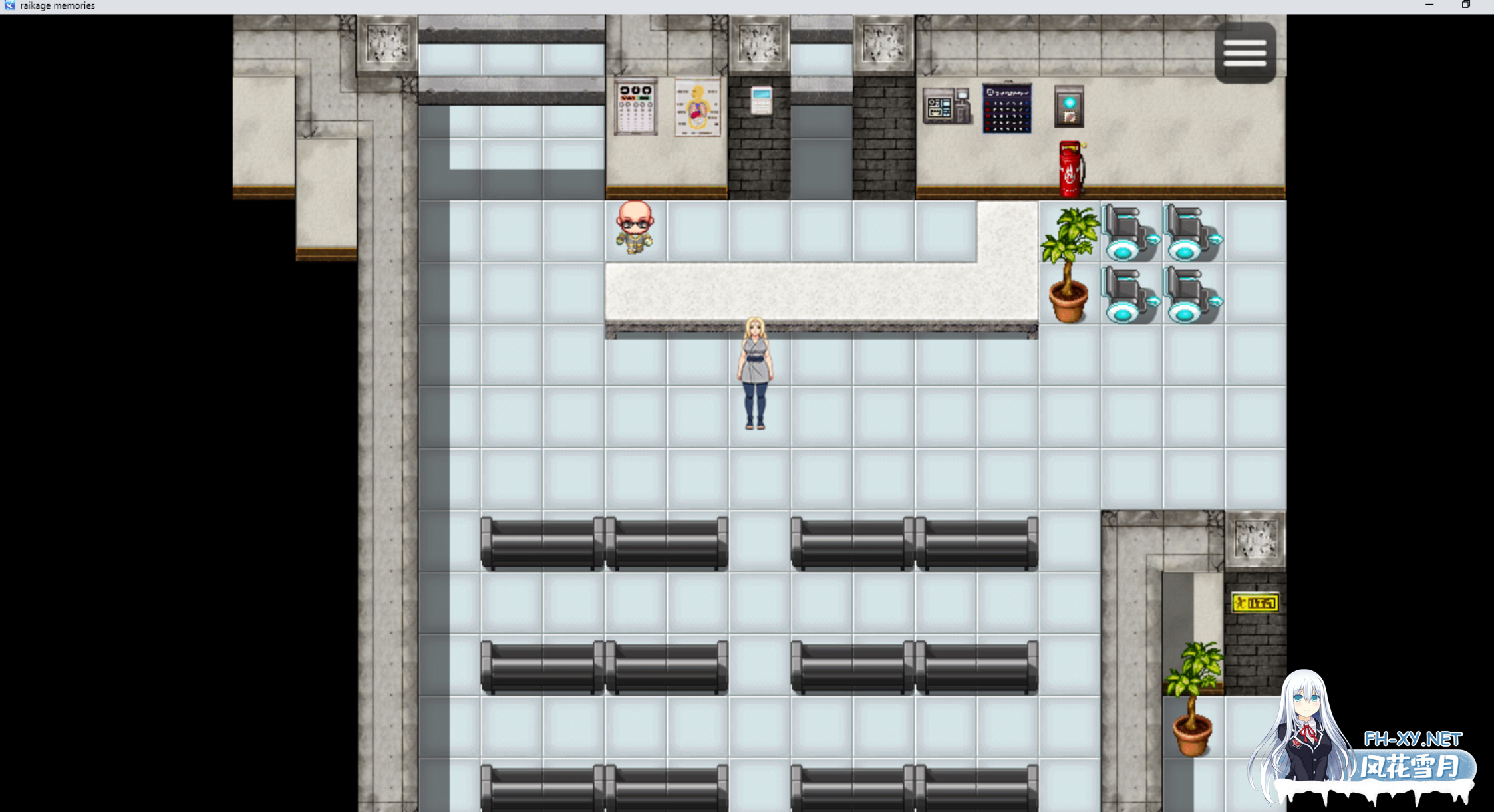
Task: Click the eye chart poster on the wall
Action: [634, 106]
